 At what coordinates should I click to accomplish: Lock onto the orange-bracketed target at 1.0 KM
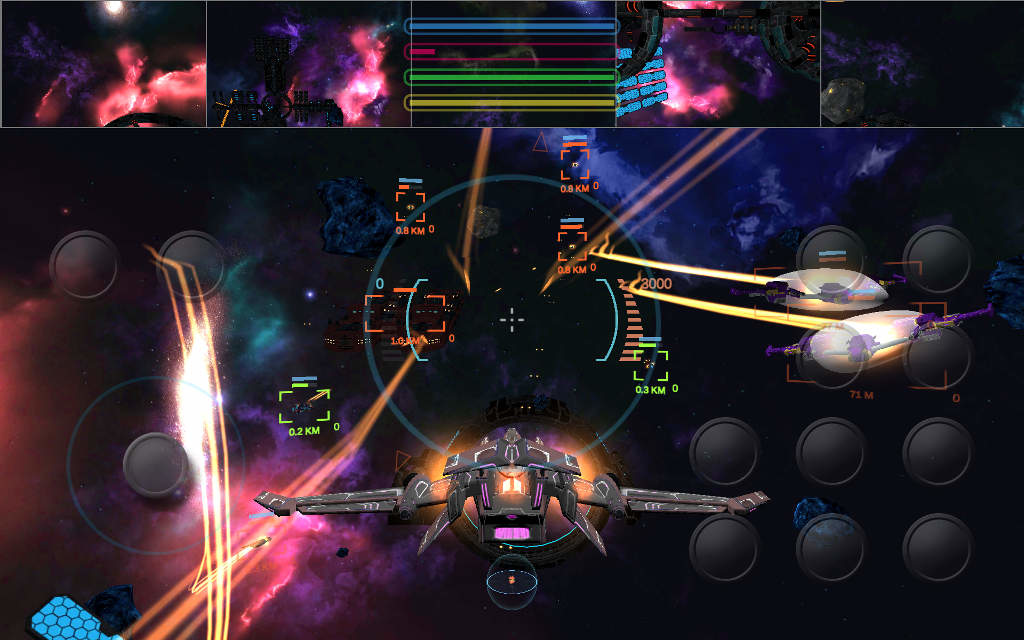tap(405, 314)
